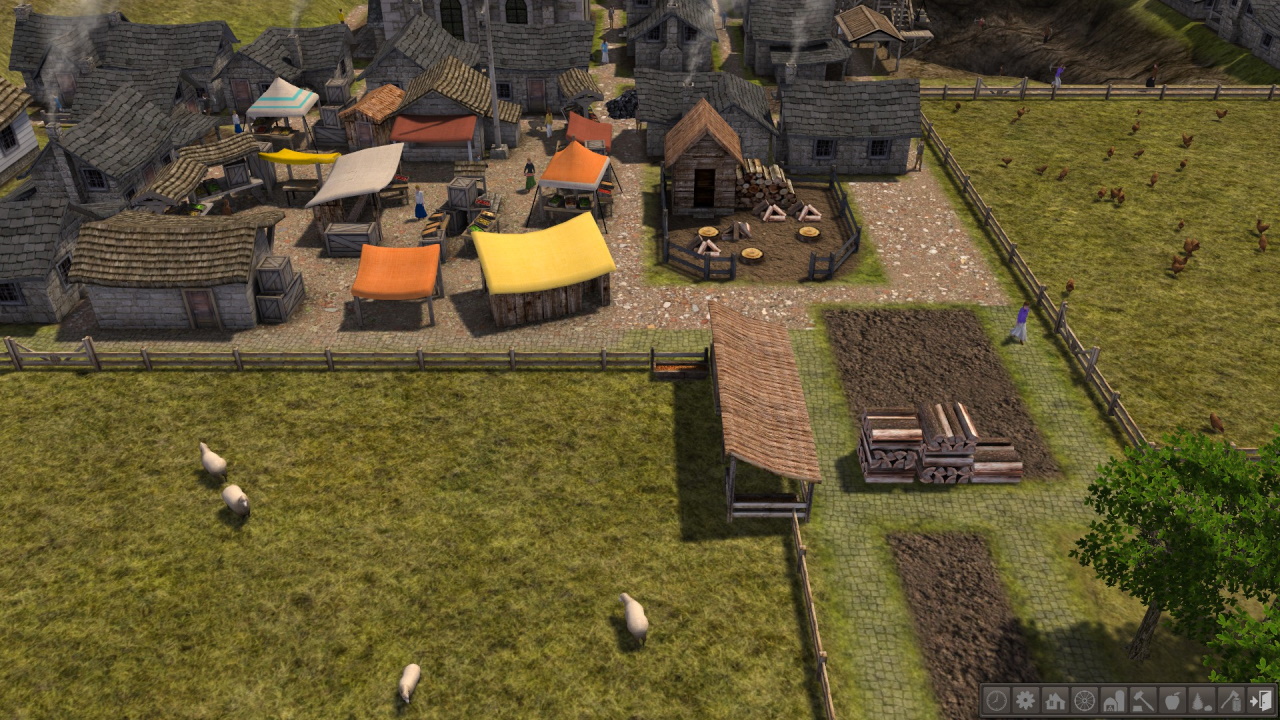Select the tree and rock resource menu
The height and width of the screenshot is (720, 1280).
1202,700
